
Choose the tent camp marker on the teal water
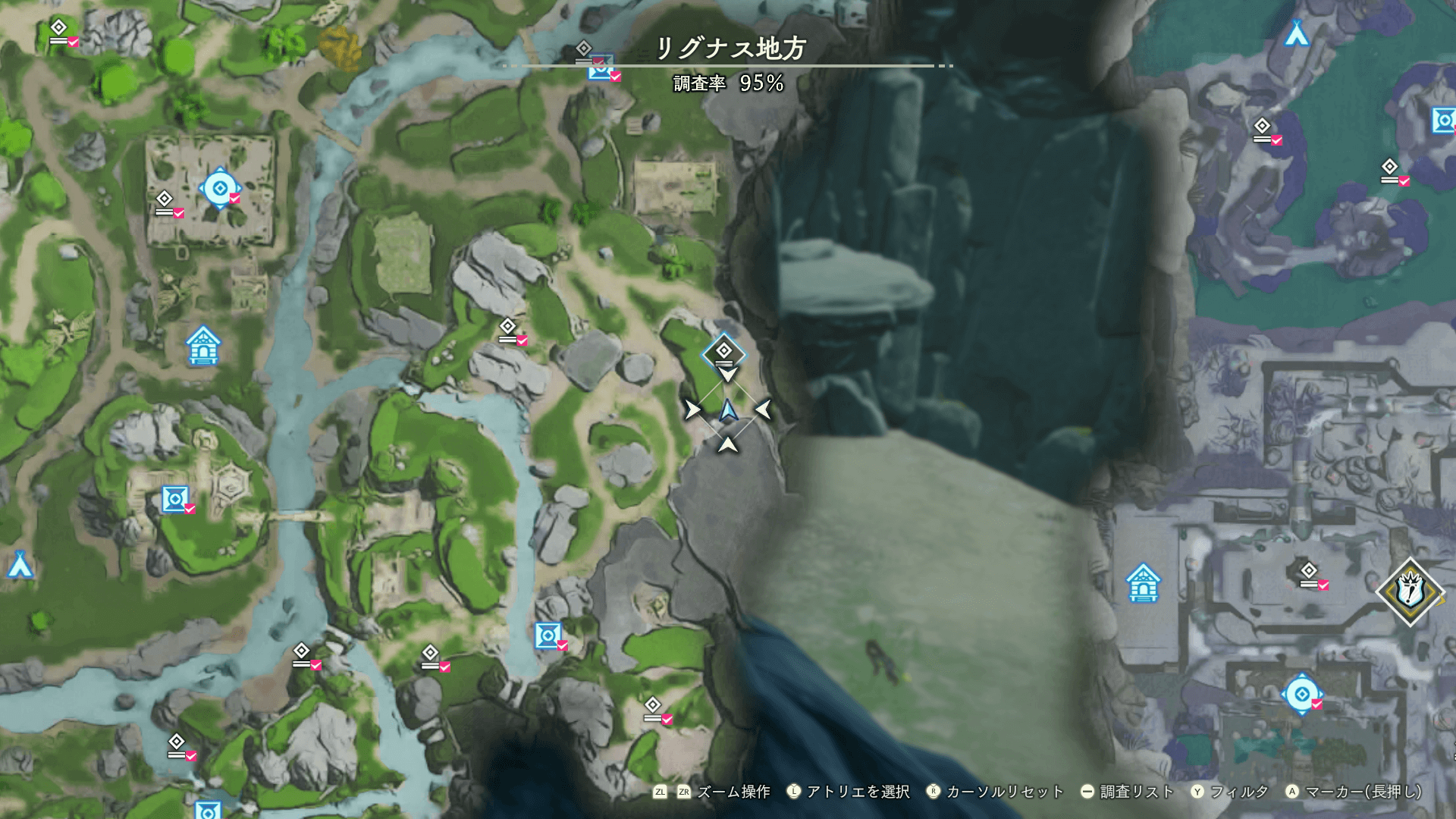1297,34
